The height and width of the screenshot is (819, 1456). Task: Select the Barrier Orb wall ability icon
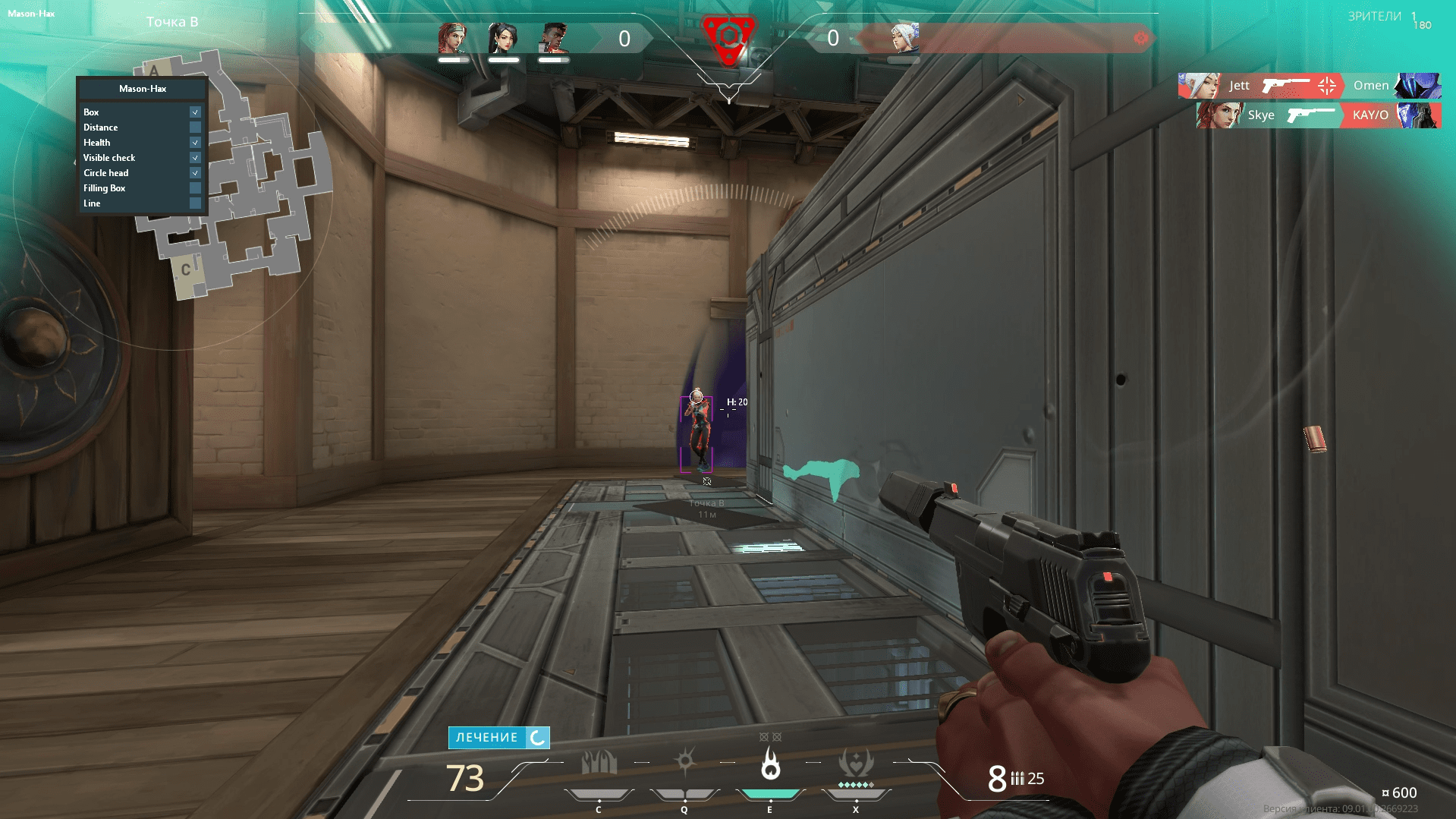(599, 763)
